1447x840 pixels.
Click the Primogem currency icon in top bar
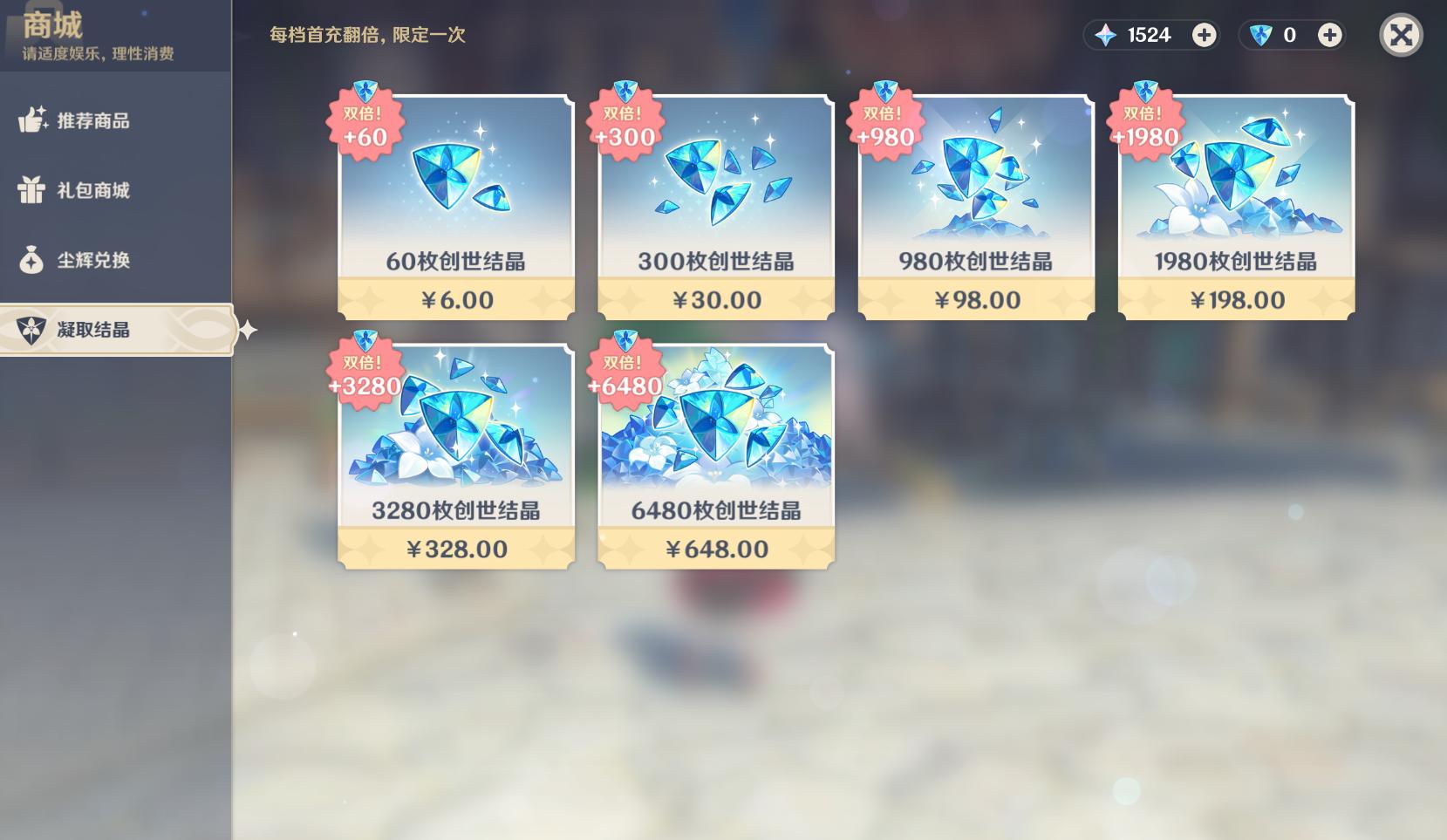pos(1103,35)
